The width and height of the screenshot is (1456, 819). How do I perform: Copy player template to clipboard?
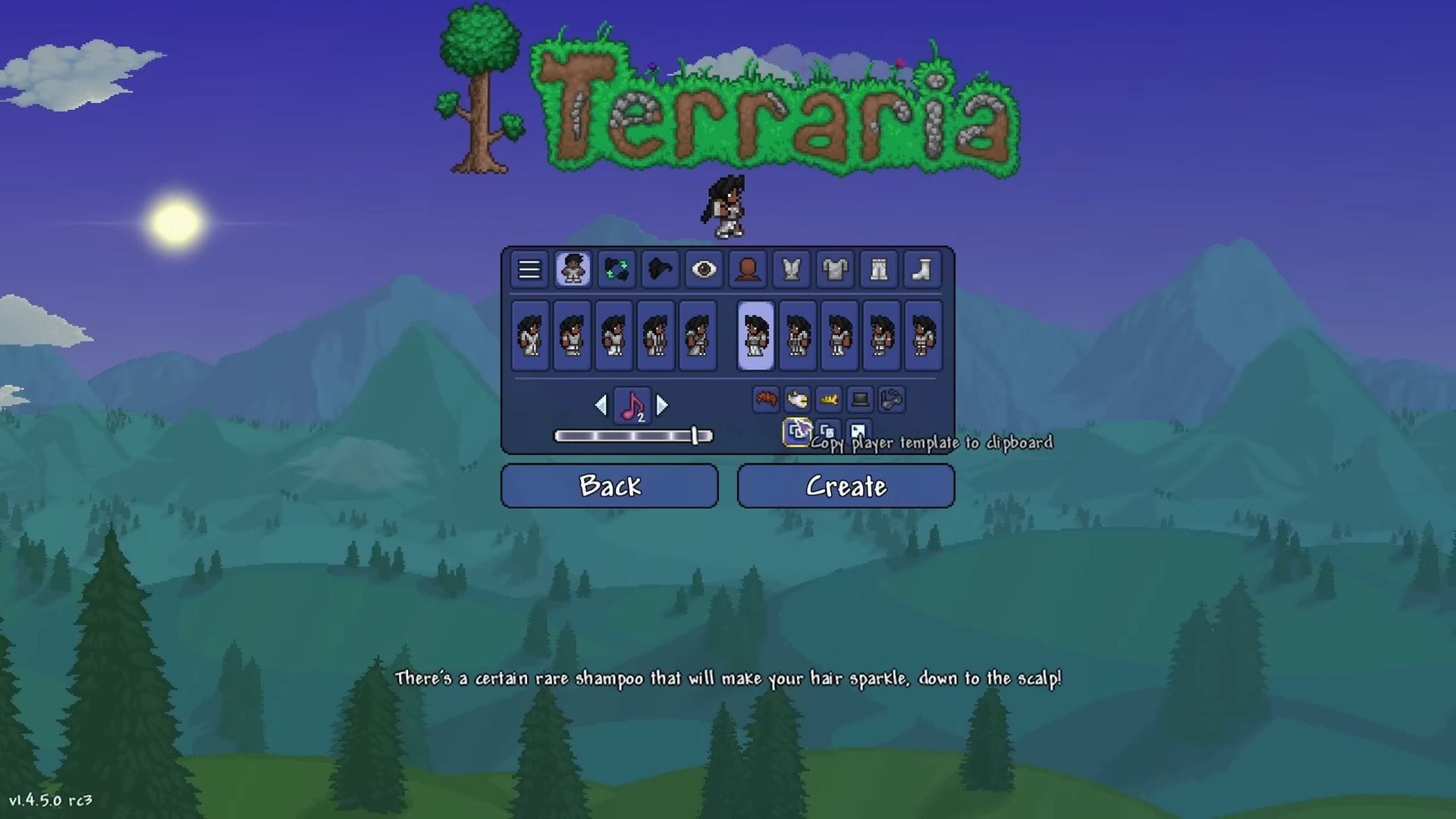click(x=796, y=432)
